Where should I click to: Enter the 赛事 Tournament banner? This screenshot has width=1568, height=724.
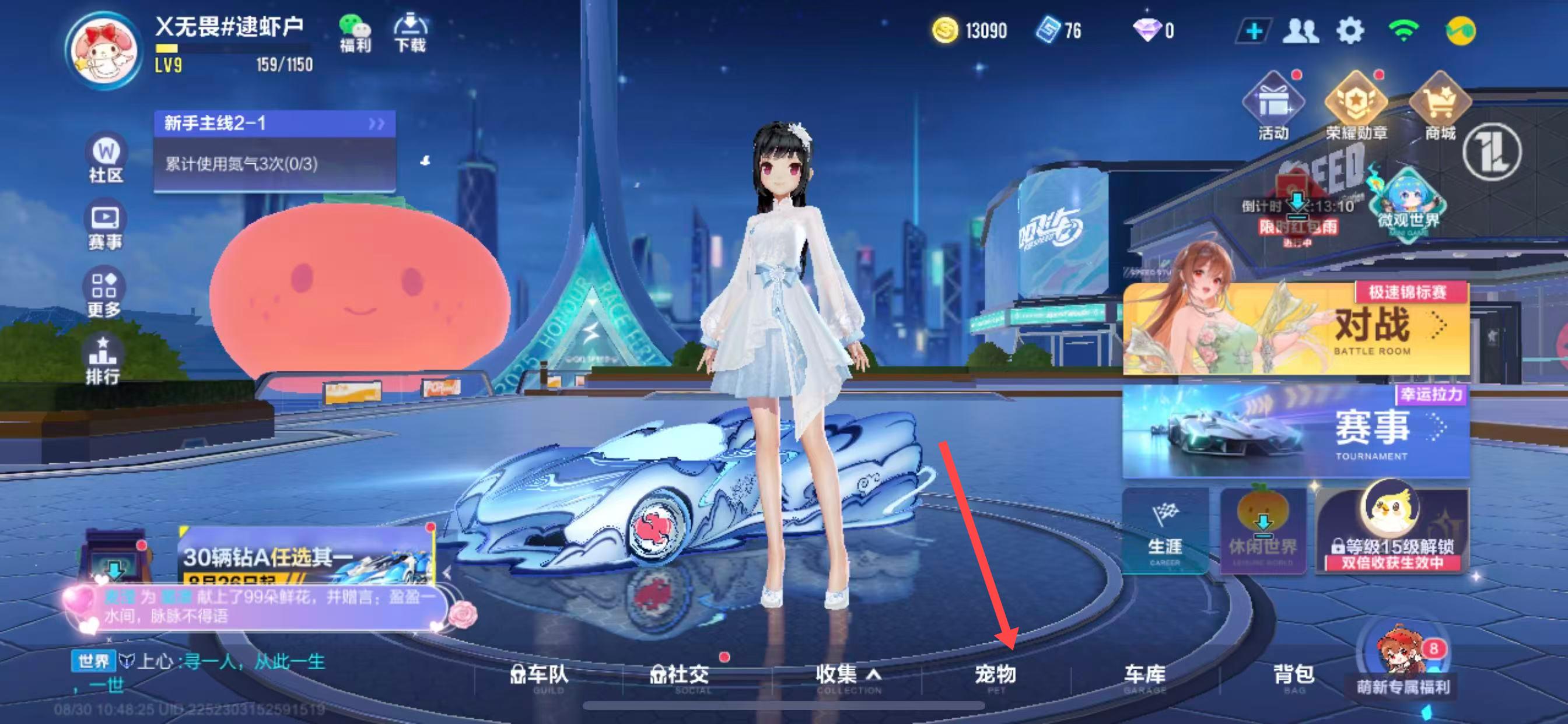click(1297, 431)
